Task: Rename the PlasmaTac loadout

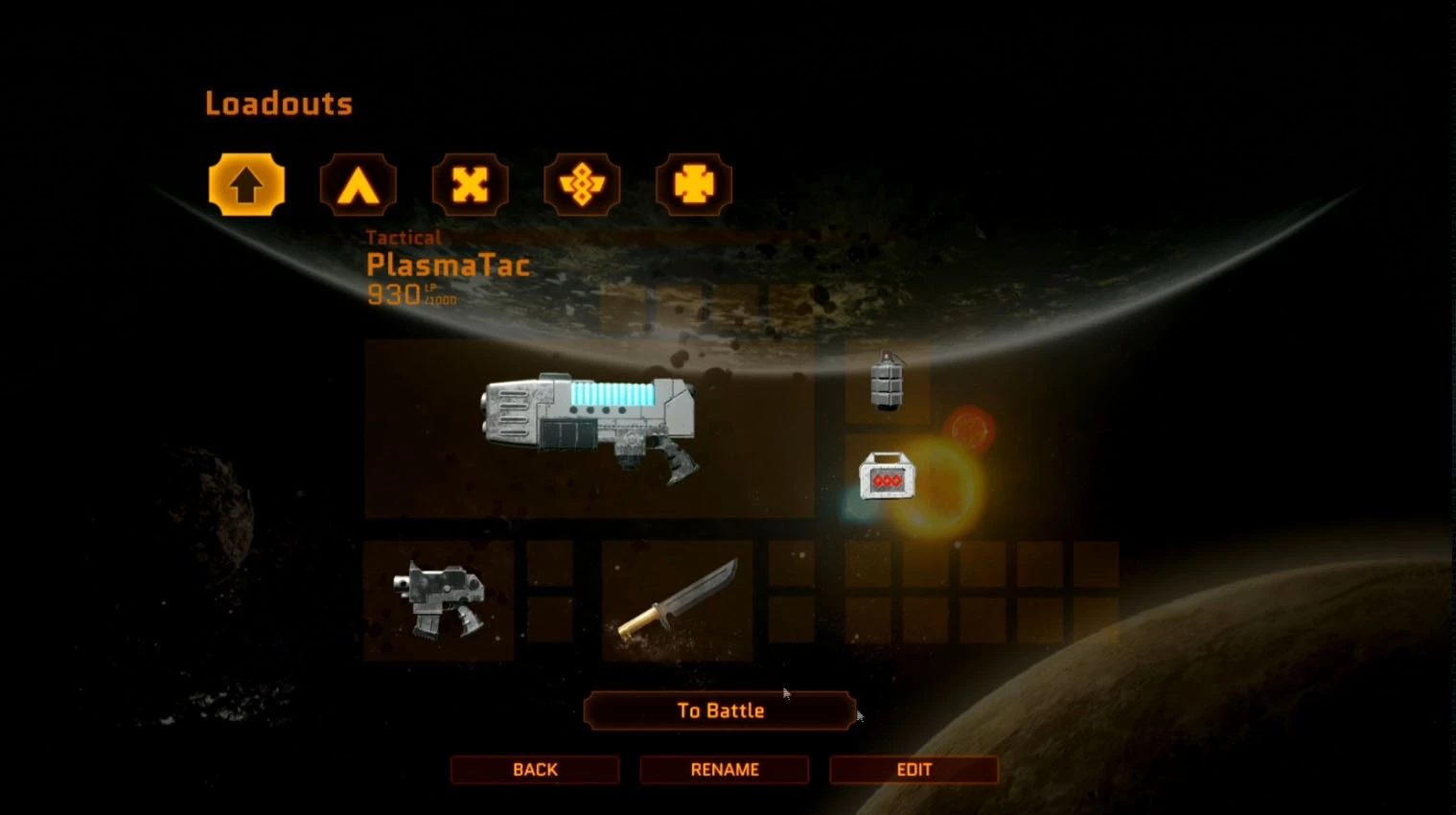Action: (x=725, y=770)
